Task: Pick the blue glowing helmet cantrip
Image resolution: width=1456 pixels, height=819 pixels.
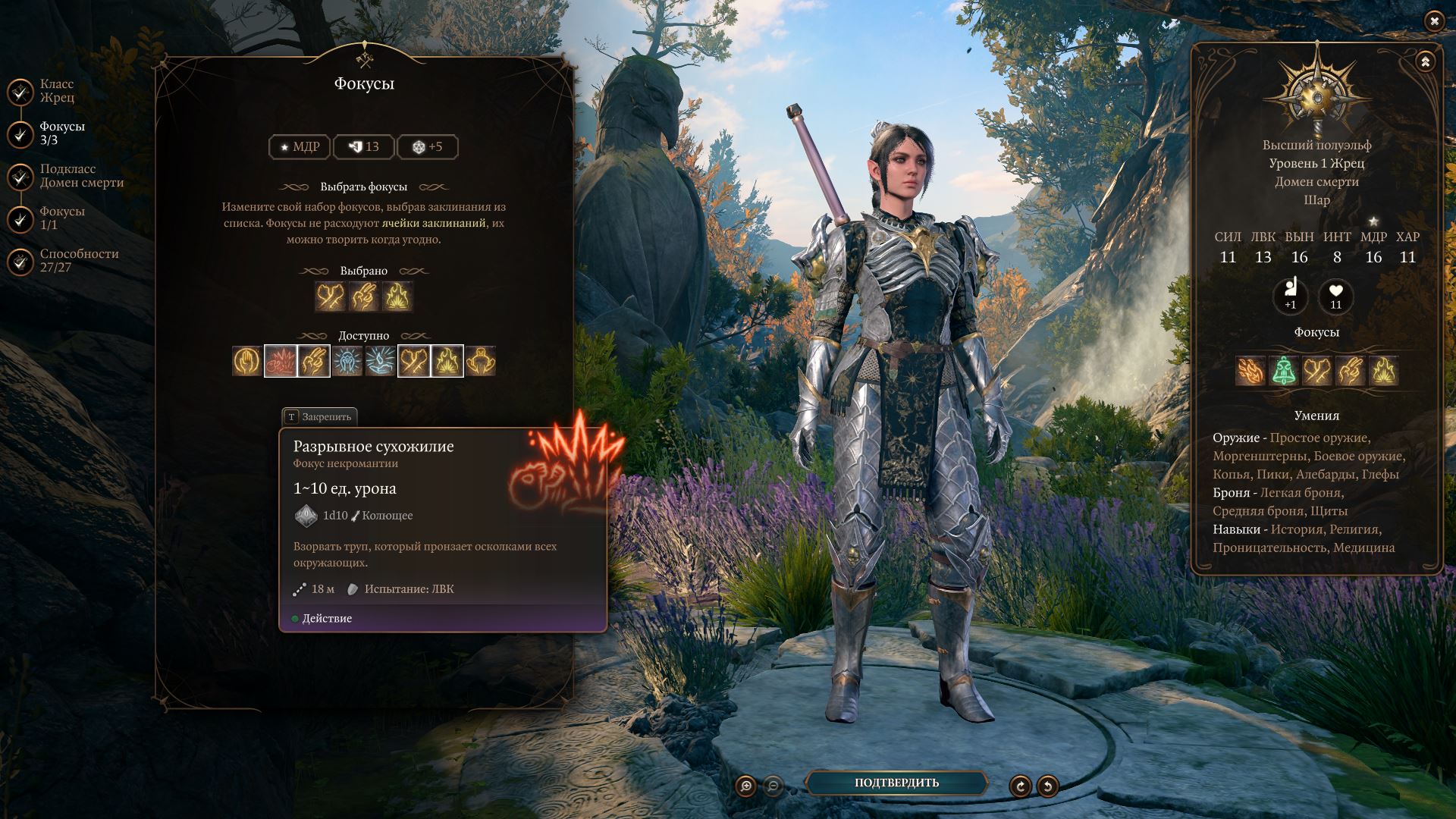Action: [347, 361]
